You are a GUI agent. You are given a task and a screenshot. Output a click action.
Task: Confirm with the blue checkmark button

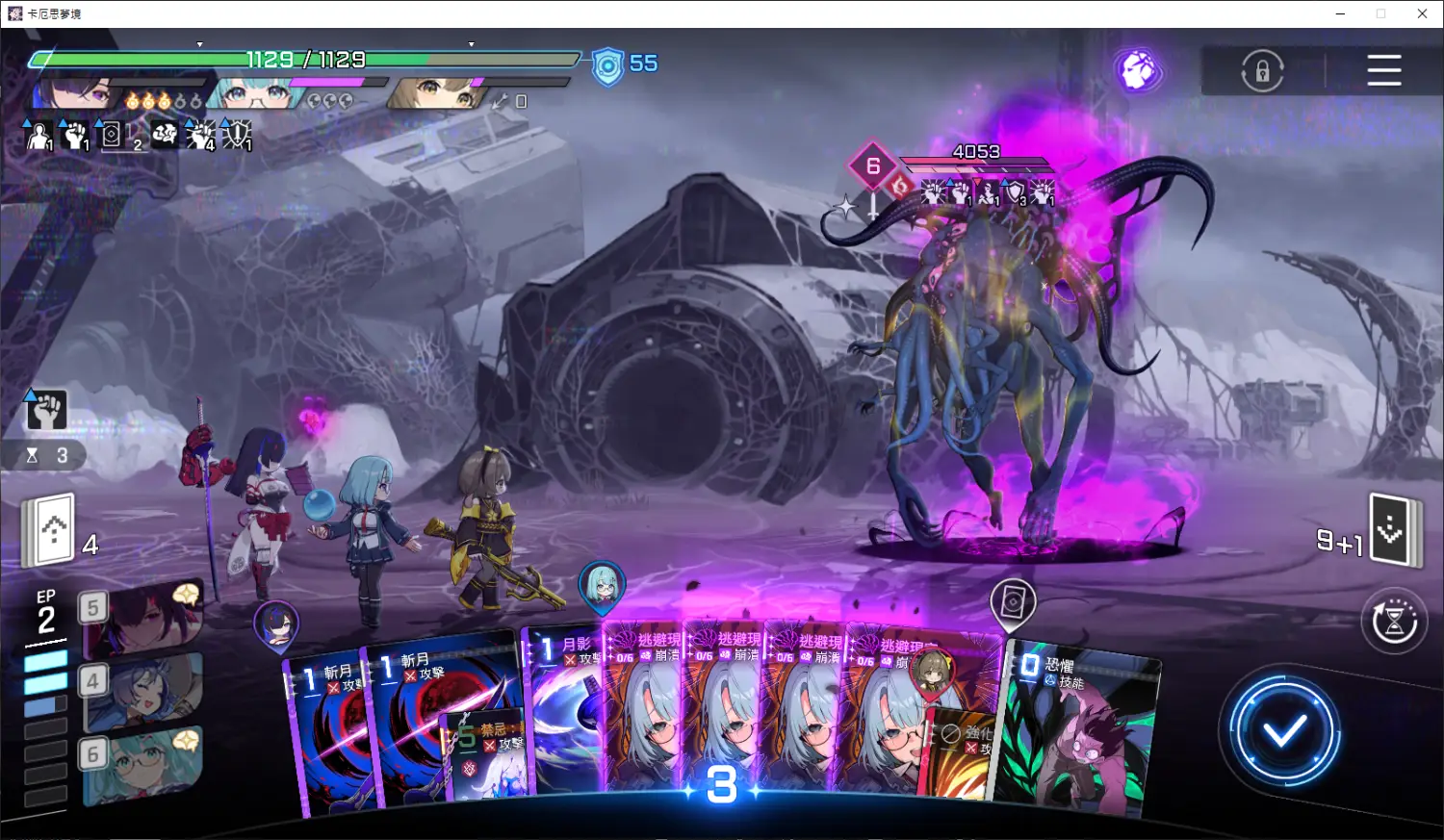pos(1283,732)
